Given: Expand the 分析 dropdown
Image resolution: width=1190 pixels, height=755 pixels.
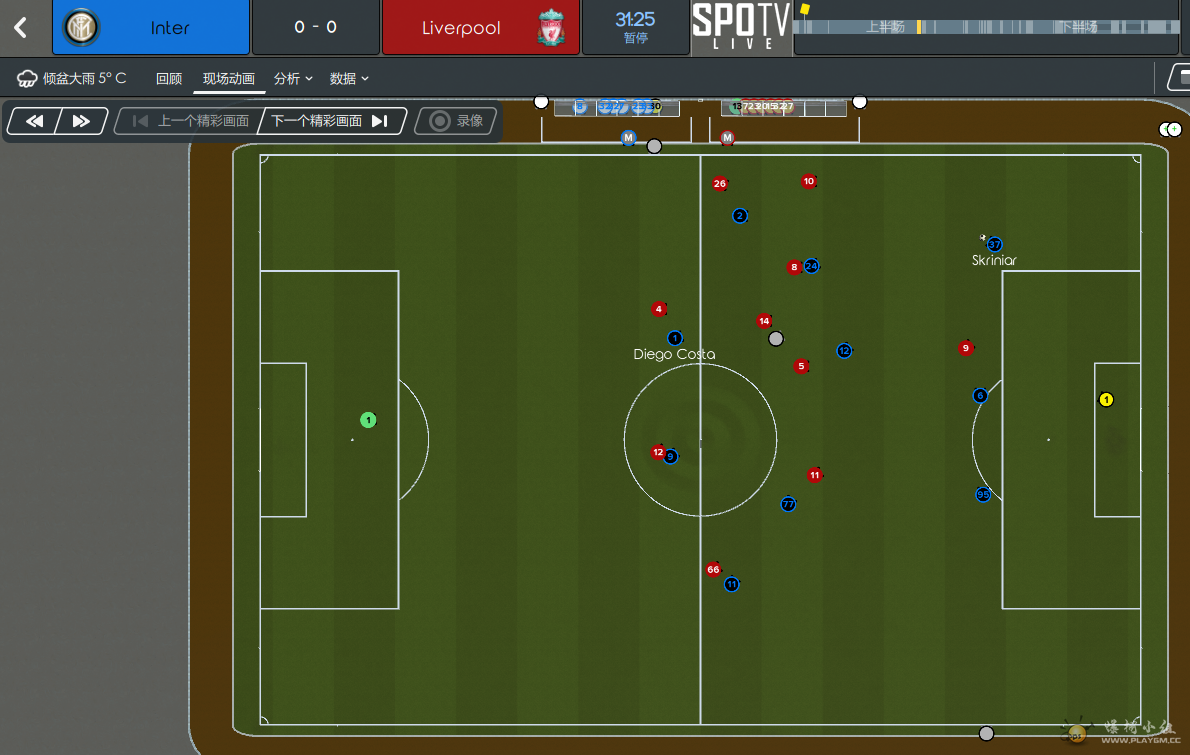Looking at the screenshot, I should 293,79.
